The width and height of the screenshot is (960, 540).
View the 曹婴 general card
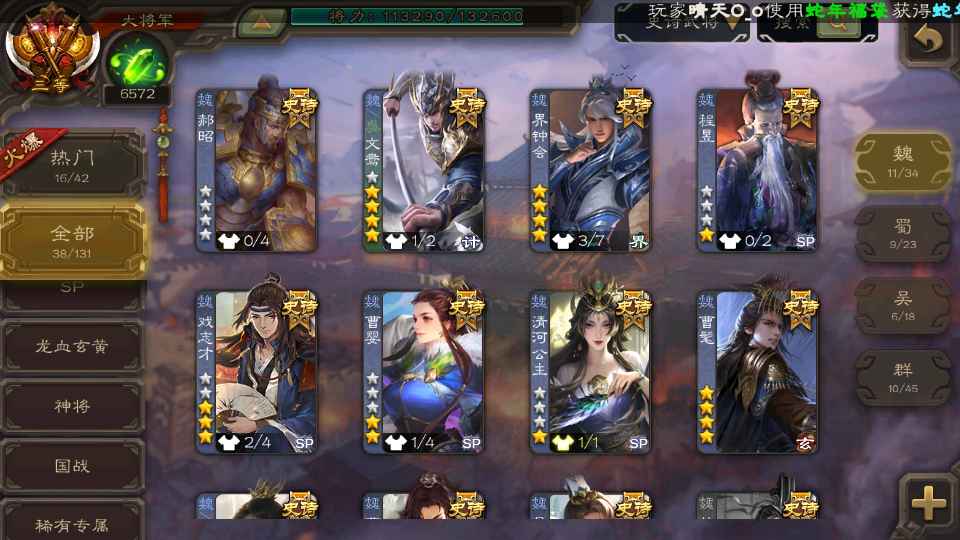424,371
